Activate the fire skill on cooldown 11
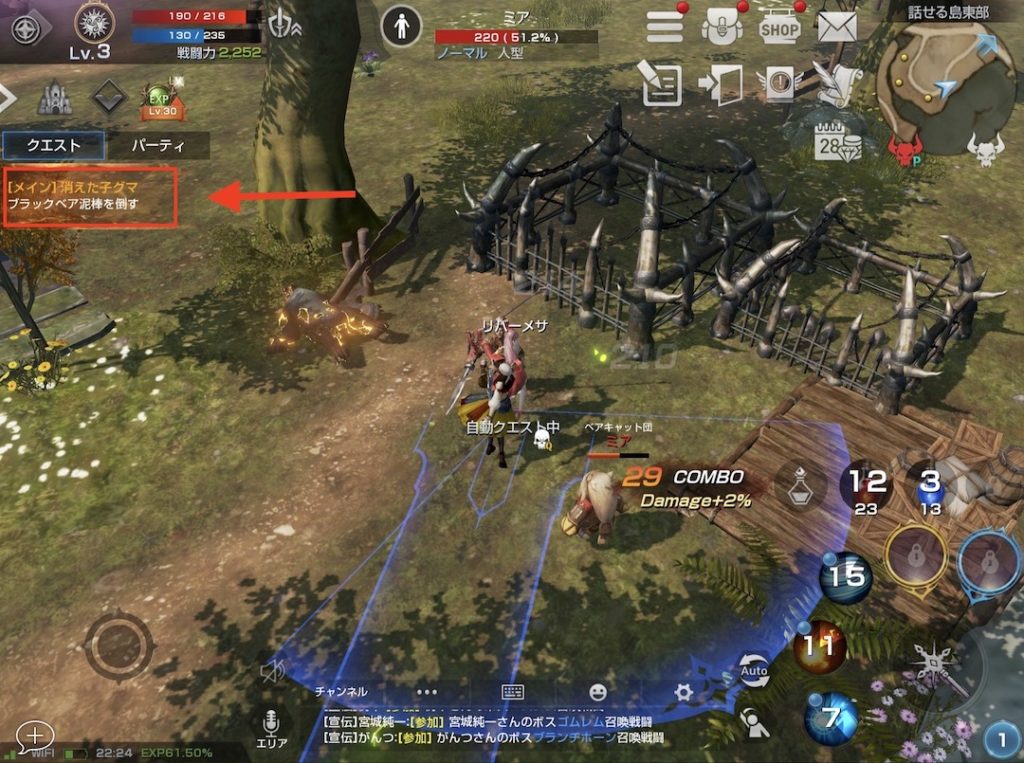The image size is (1024, 763). 819,647
